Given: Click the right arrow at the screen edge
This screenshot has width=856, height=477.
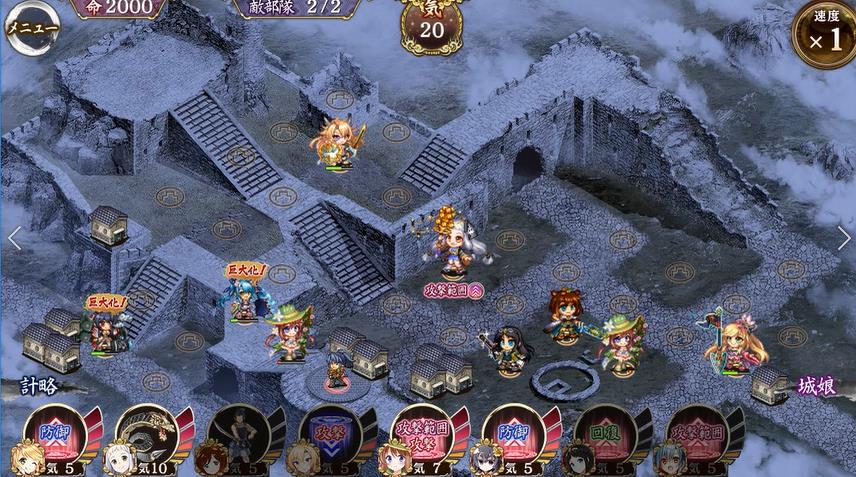Looking at the screenshot, I should tap(843, 238).
